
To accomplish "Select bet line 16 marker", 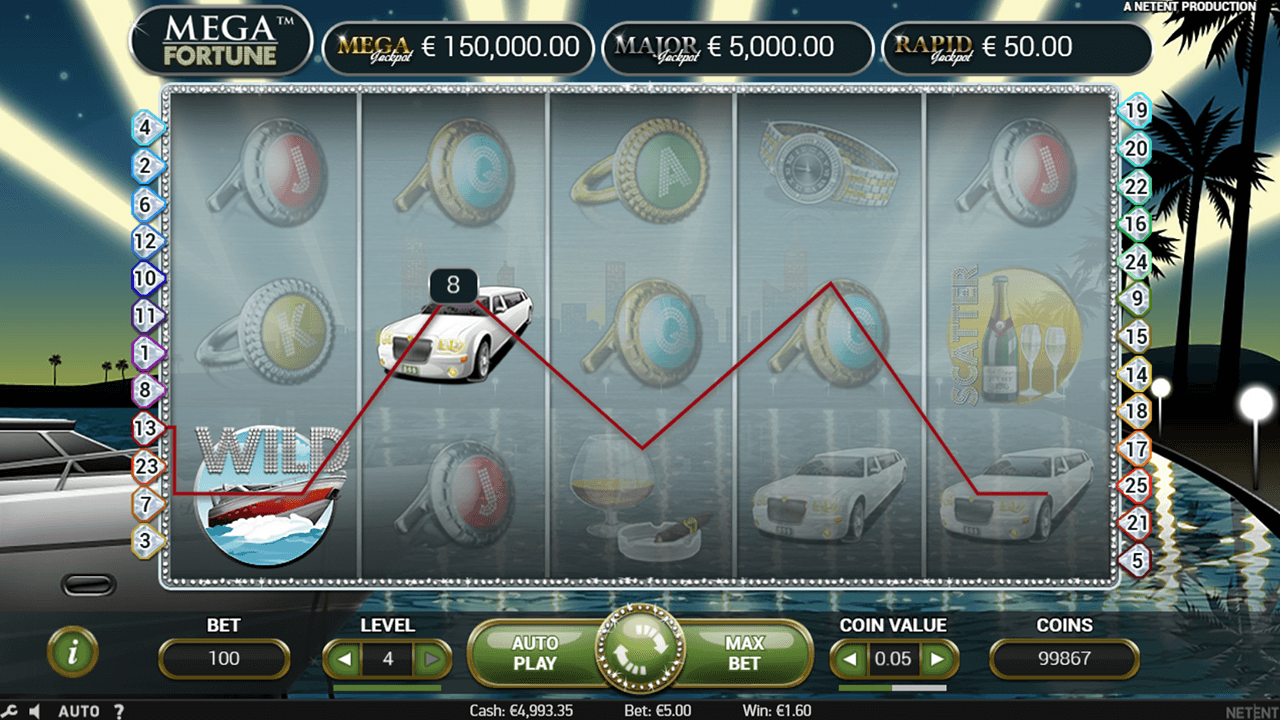I will pos(1135,224).
